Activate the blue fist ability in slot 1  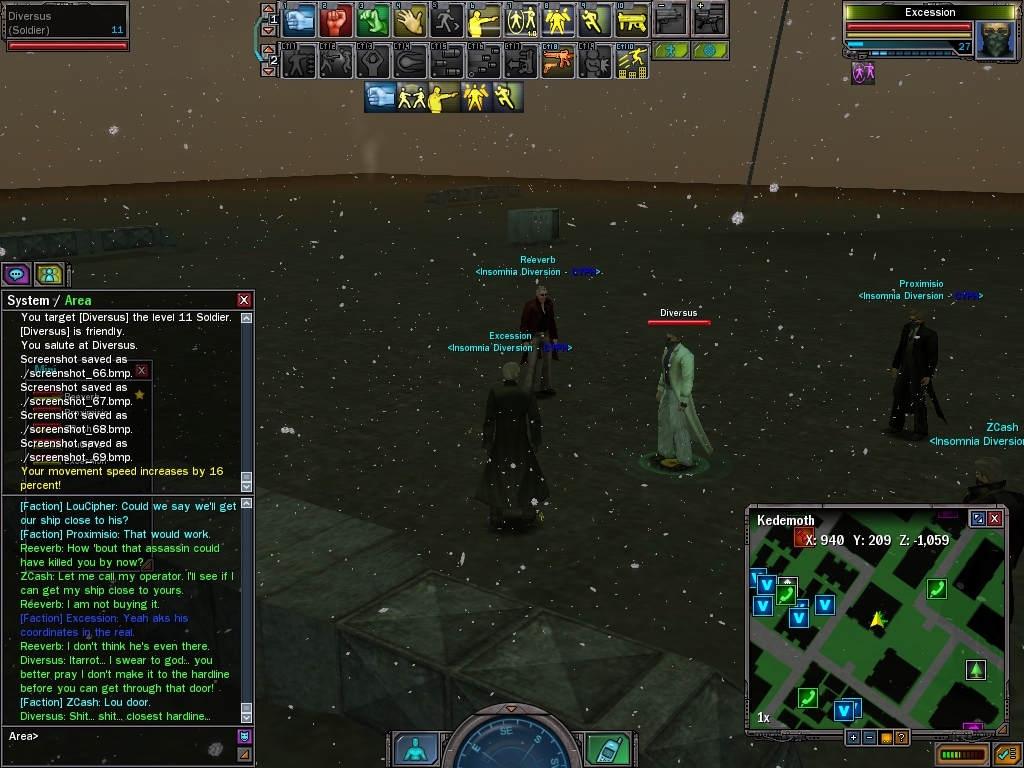click(299, 19)
